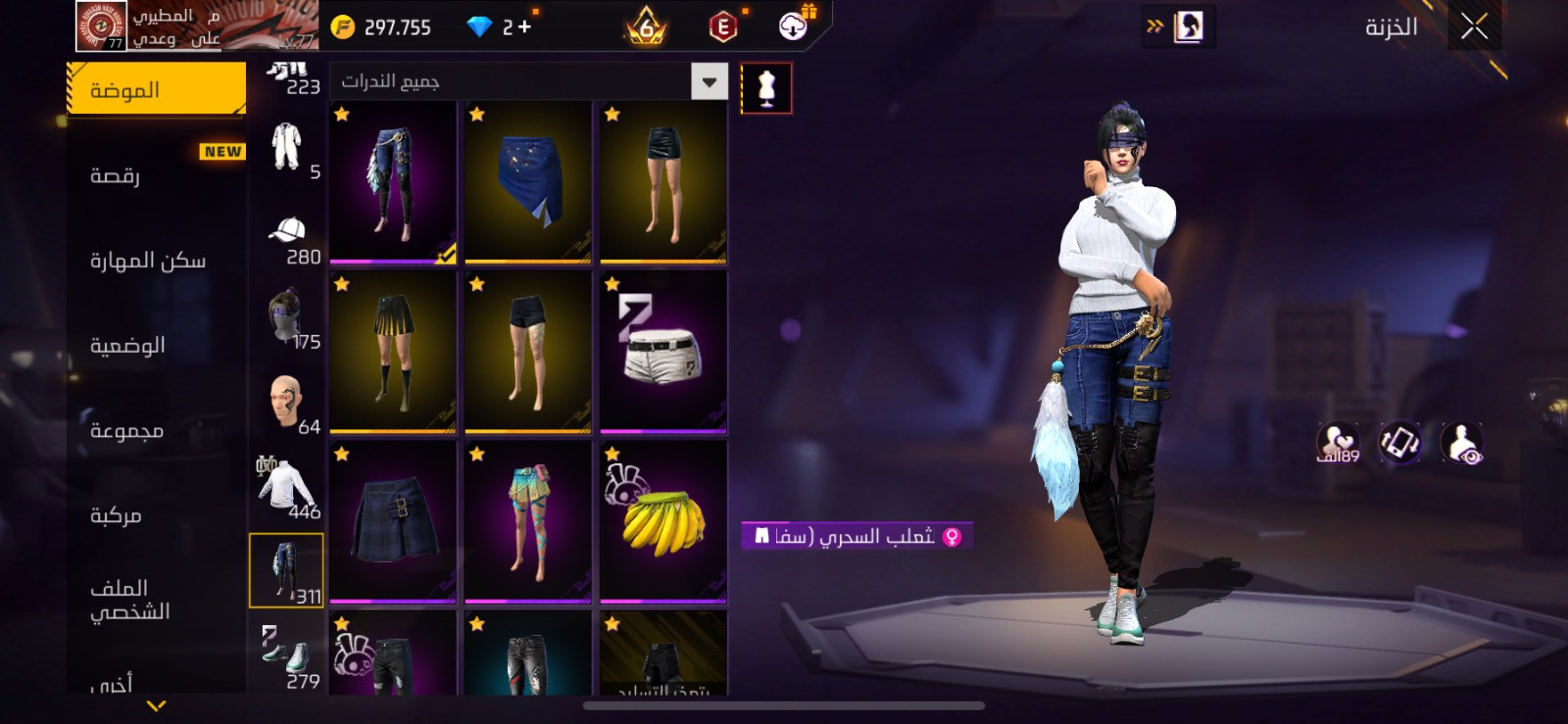This screenshot has width=1568, height=724.
Task: Open the shoes category with 279 items
Action: click(x=287, y=655)
